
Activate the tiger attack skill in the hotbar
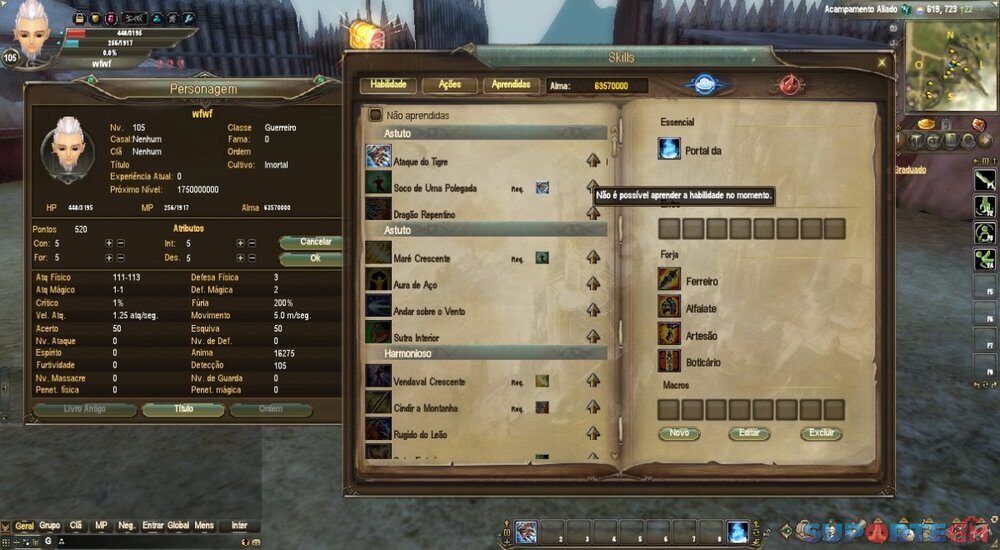[x=526, y=532]
